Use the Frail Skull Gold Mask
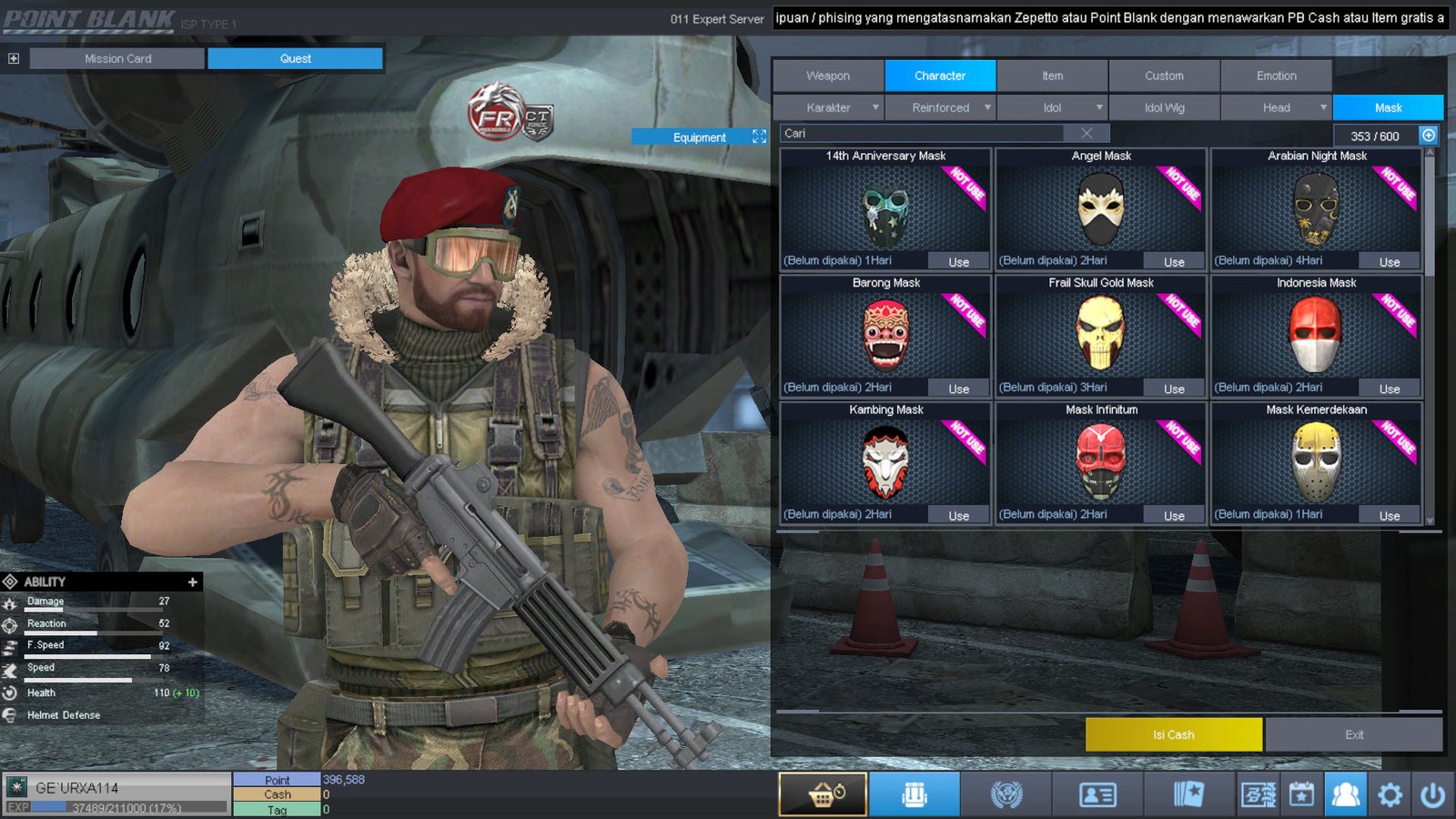 coord(1174,389)
